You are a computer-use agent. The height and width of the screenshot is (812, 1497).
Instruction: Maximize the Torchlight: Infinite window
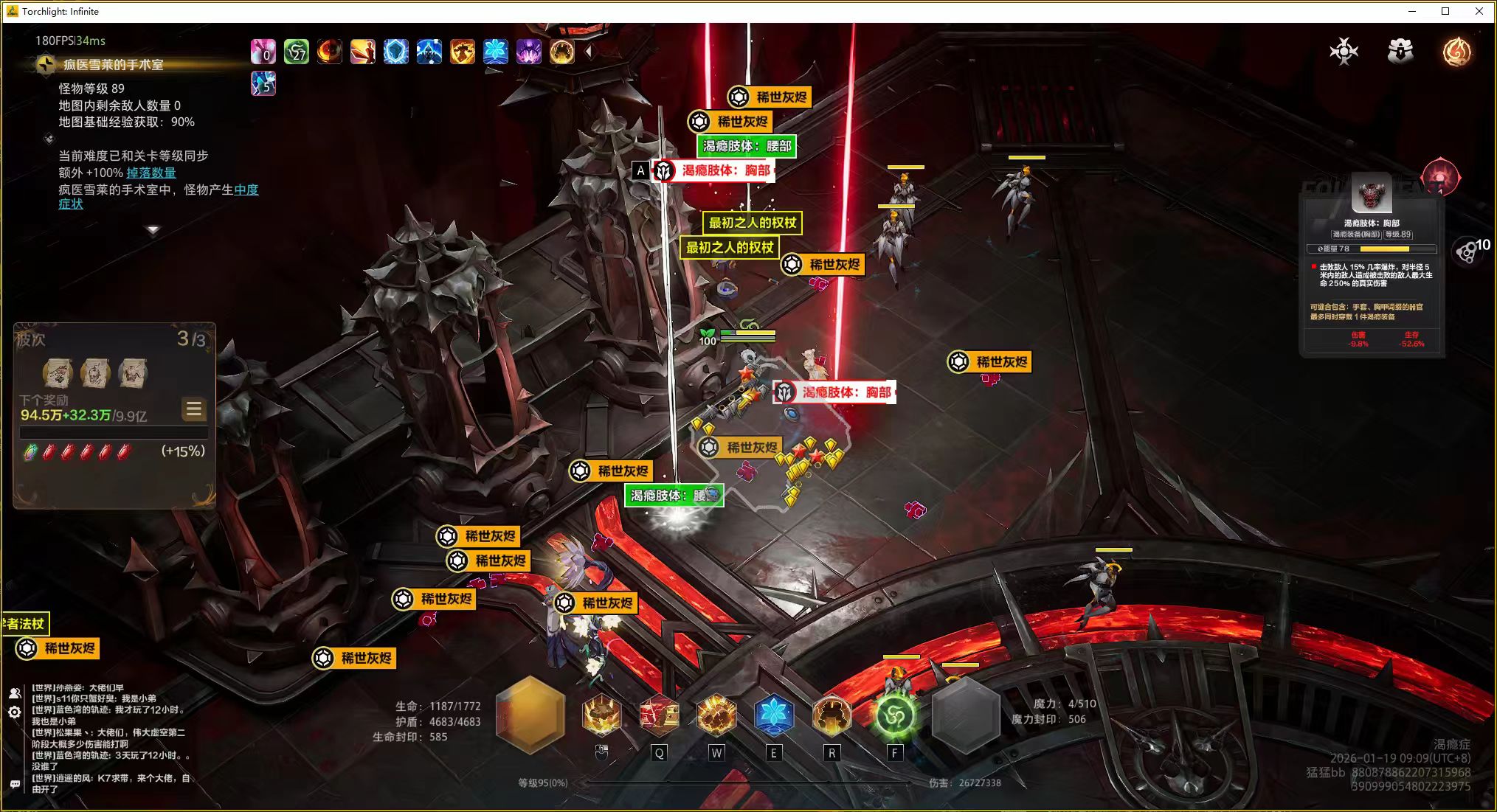pyautogui.click(x=1445, y=11)
